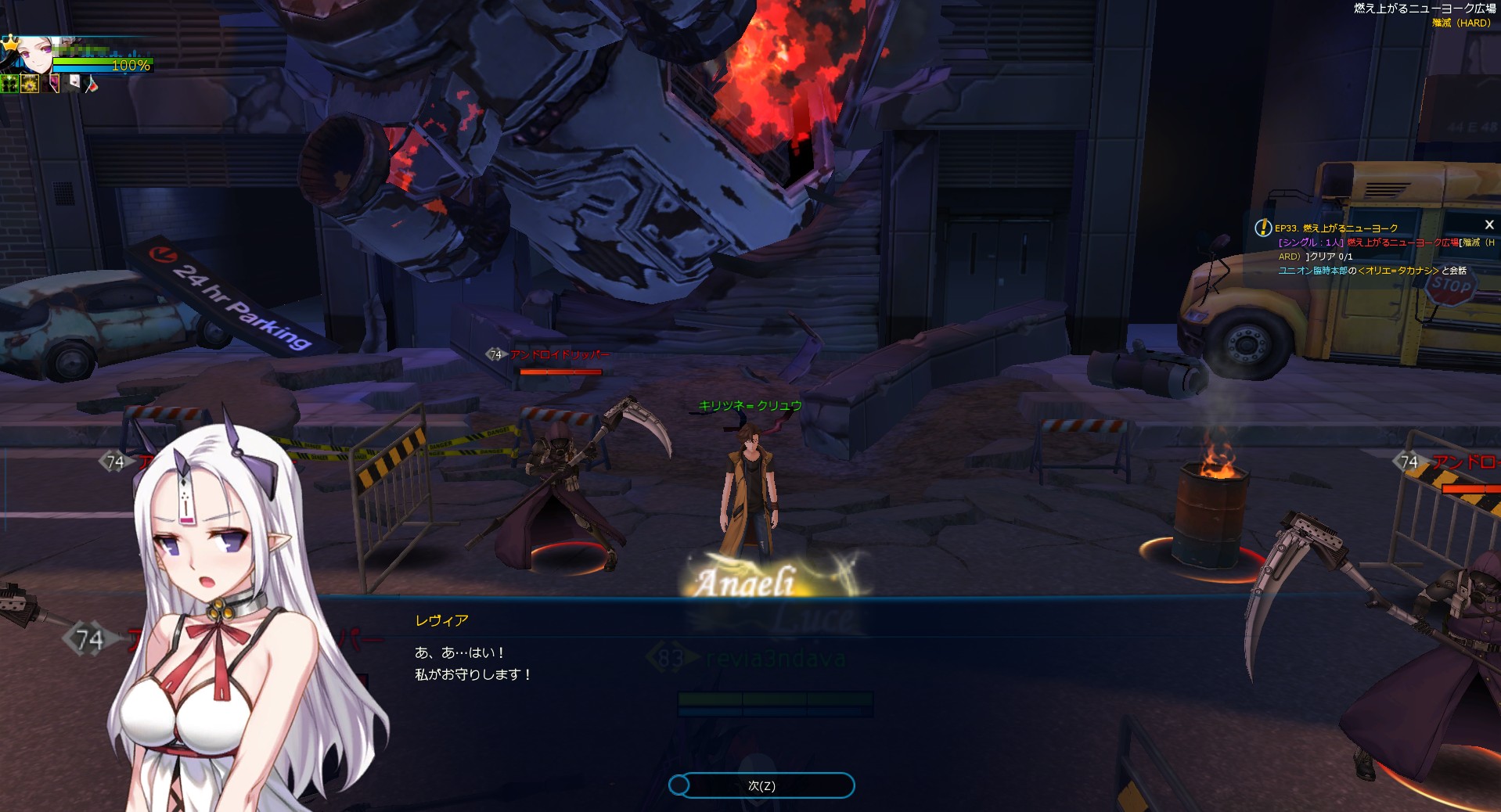Advance dialogue with the 次(Z) button
1501x812 pixels.
[761, 785]
